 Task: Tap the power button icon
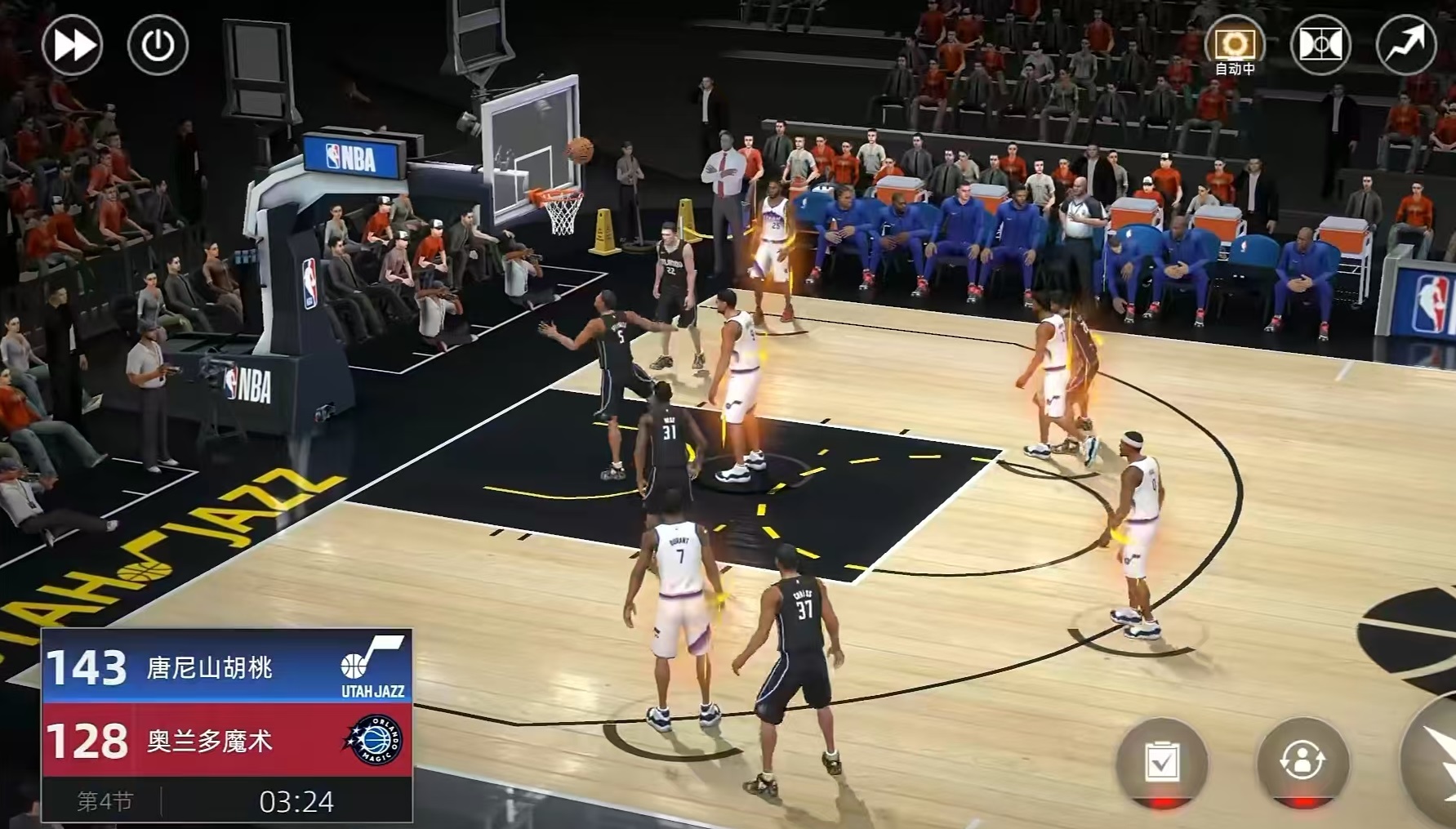(x=158, y=44)
